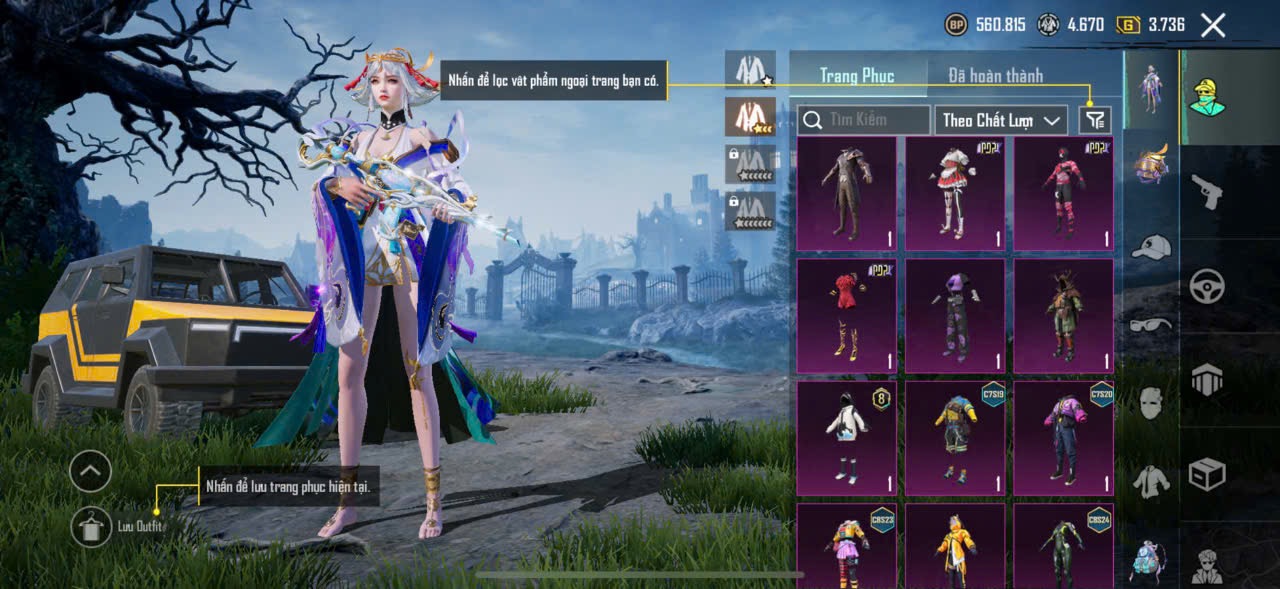Select the pink C7S20 jacket outfit
The height and width of the screenshot is (589, 1280).
[1063, 438]
